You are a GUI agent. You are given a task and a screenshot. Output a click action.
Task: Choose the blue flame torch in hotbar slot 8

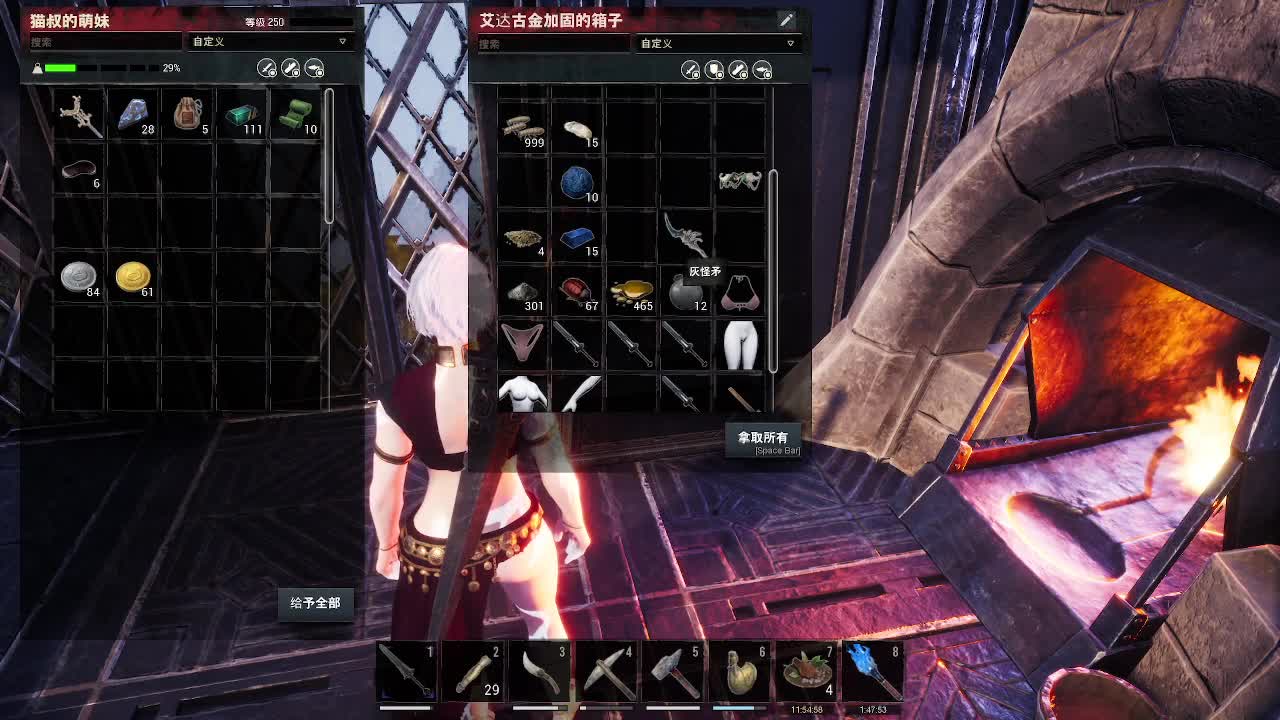[873, 671]
